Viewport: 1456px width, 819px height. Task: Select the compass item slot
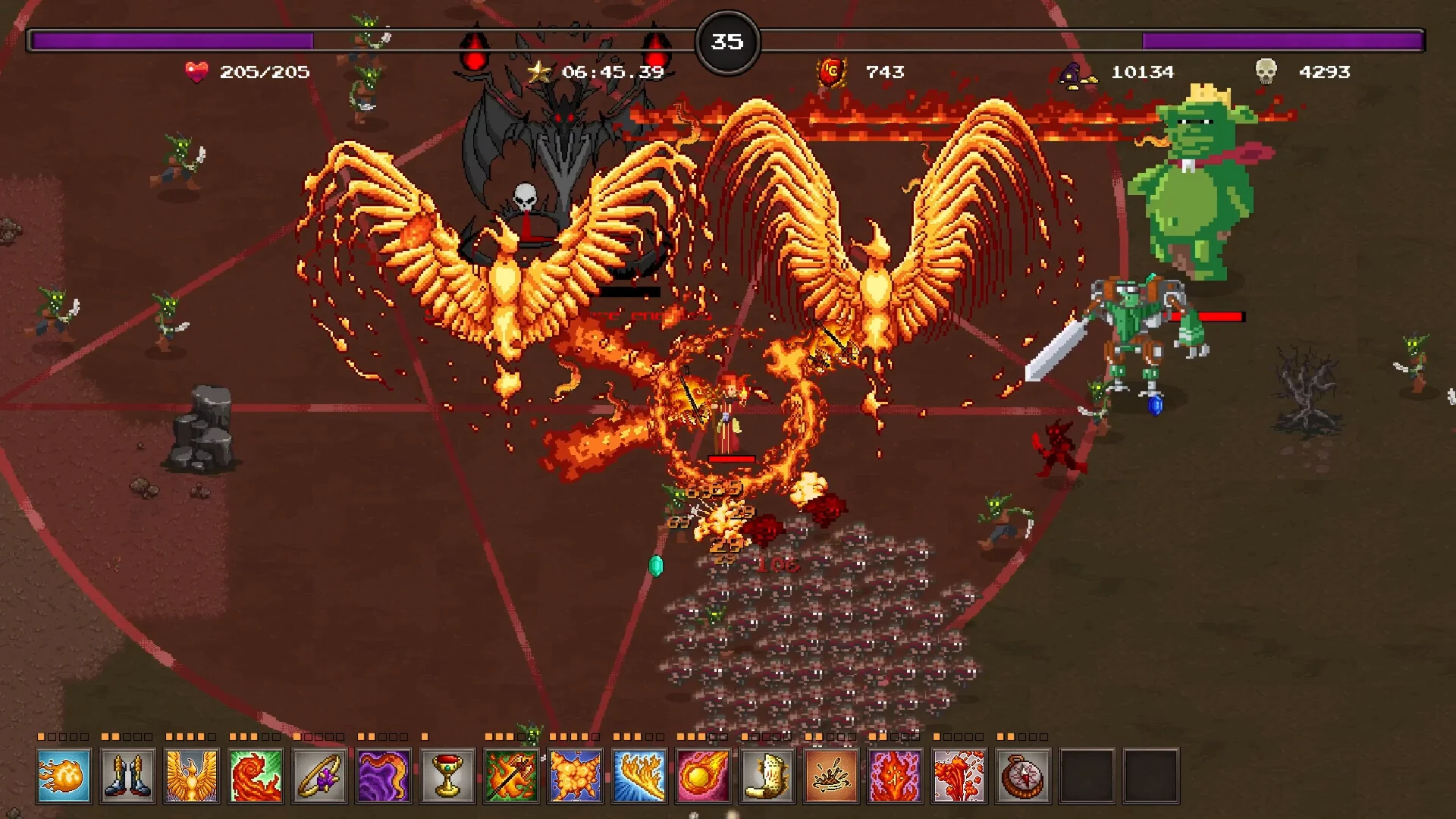point(1023,776)
